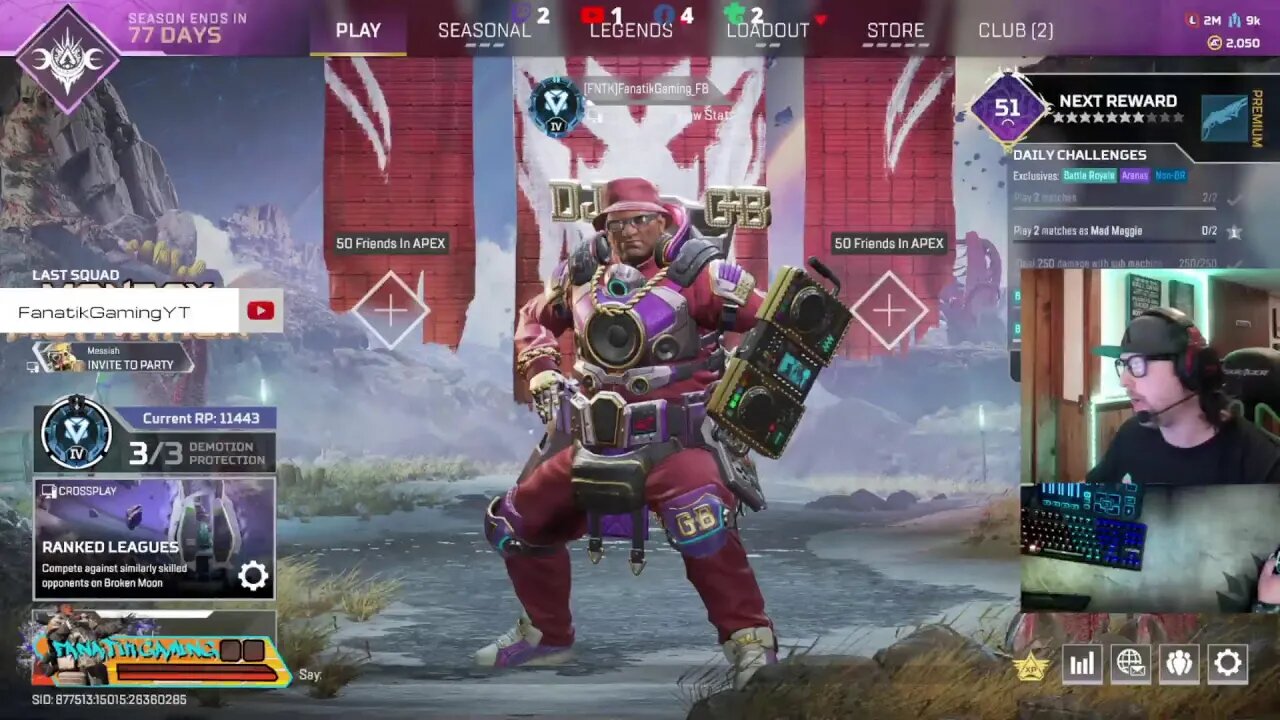1280x720 pixels.
Task: Open the friends group icon bottom right
Action: click(1178, 663)
